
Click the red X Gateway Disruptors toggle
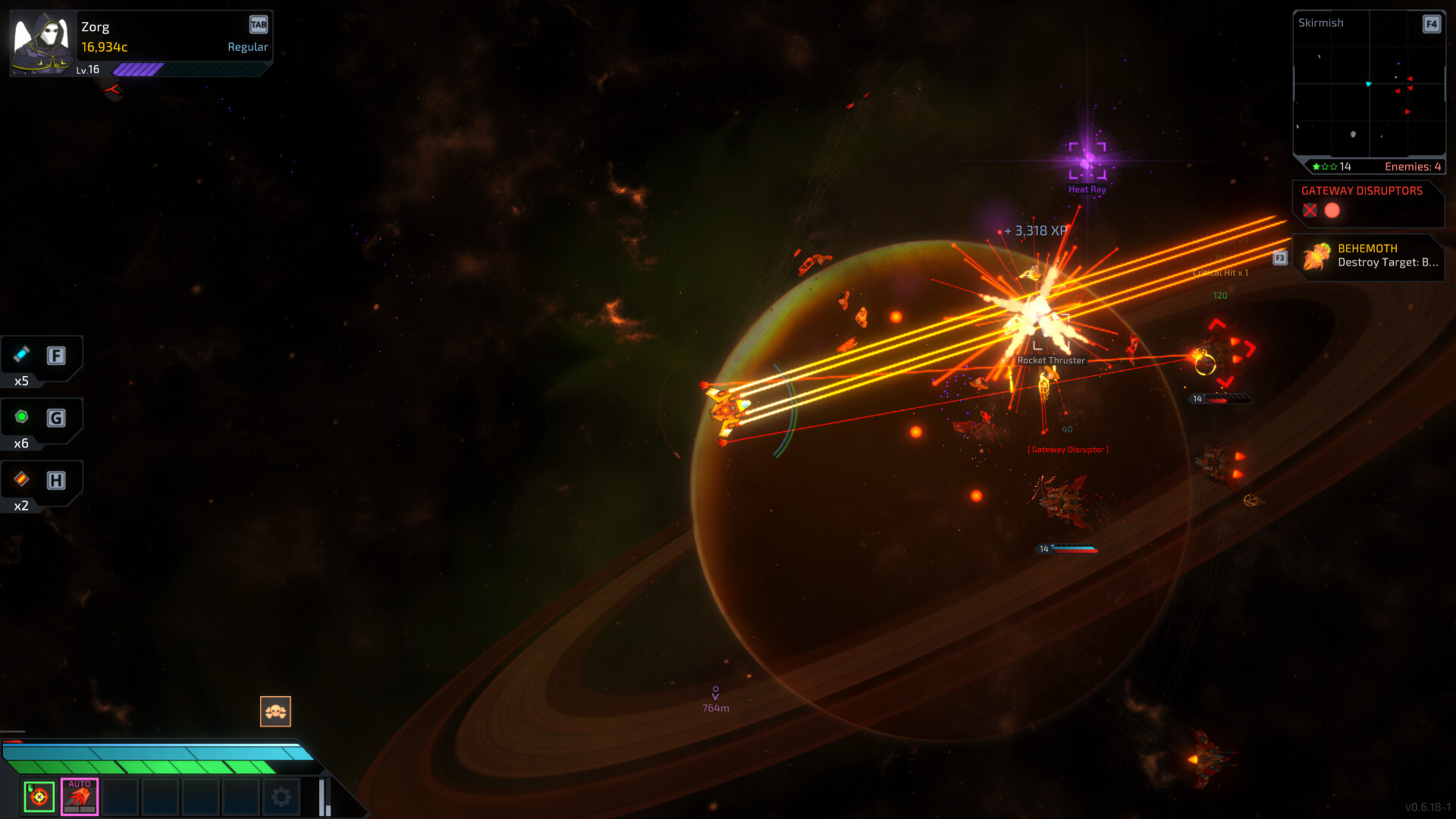pyautogui.click(x=1310, y=211)
